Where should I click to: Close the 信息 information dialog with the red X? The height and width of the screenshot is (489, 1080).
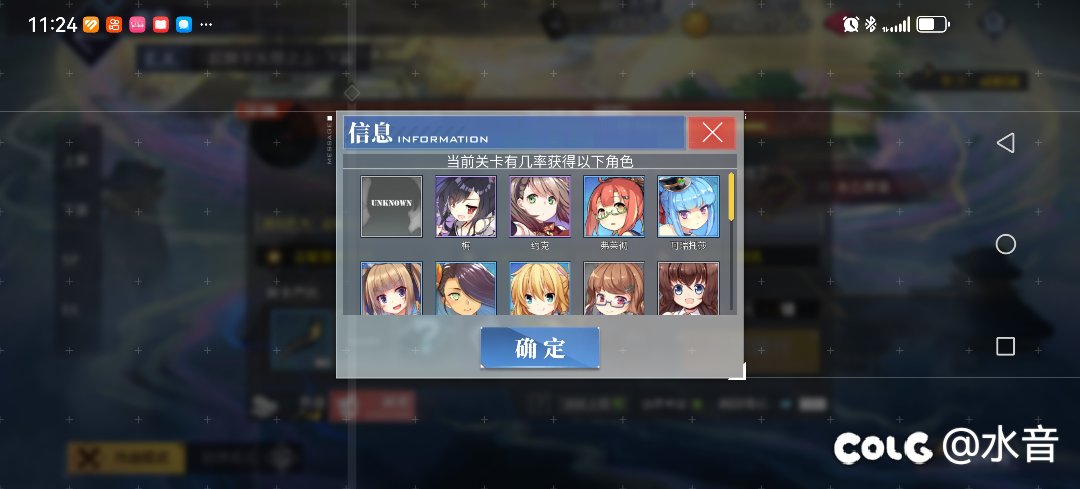coord(711,133)
